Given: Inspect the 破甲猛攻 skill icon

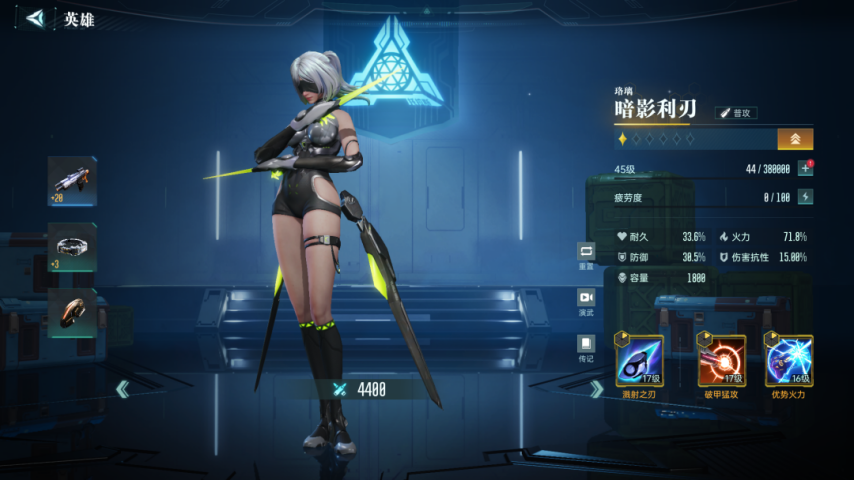Looking at the screenshot, I should [721, 361].
